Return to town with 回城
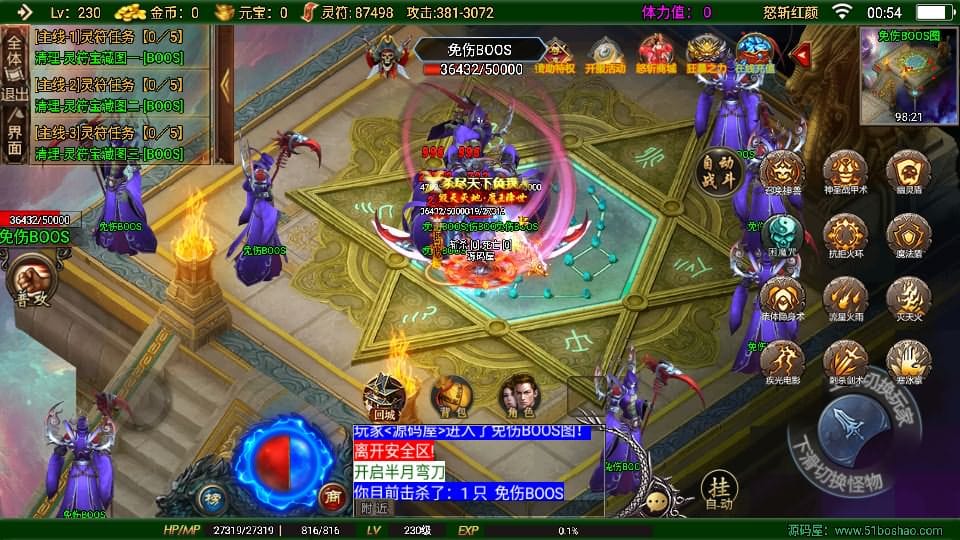The width and height of the screenshot is (960, 540). (384, 396)
